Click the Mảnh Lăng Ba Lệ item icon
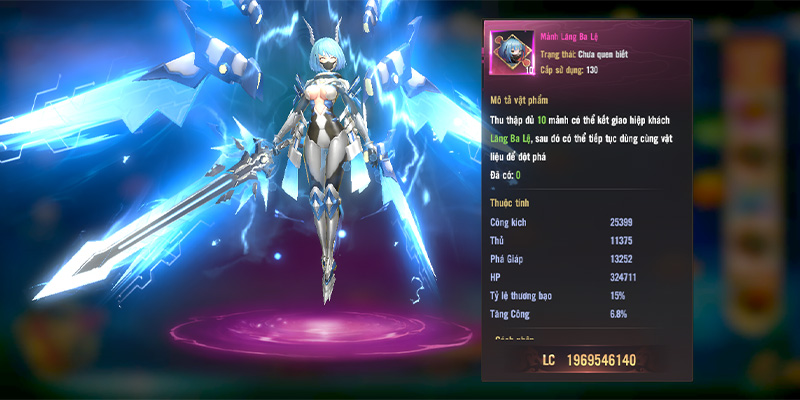This screenshot has height=400, width=800. pyautogui.click(x=512, y=54)
